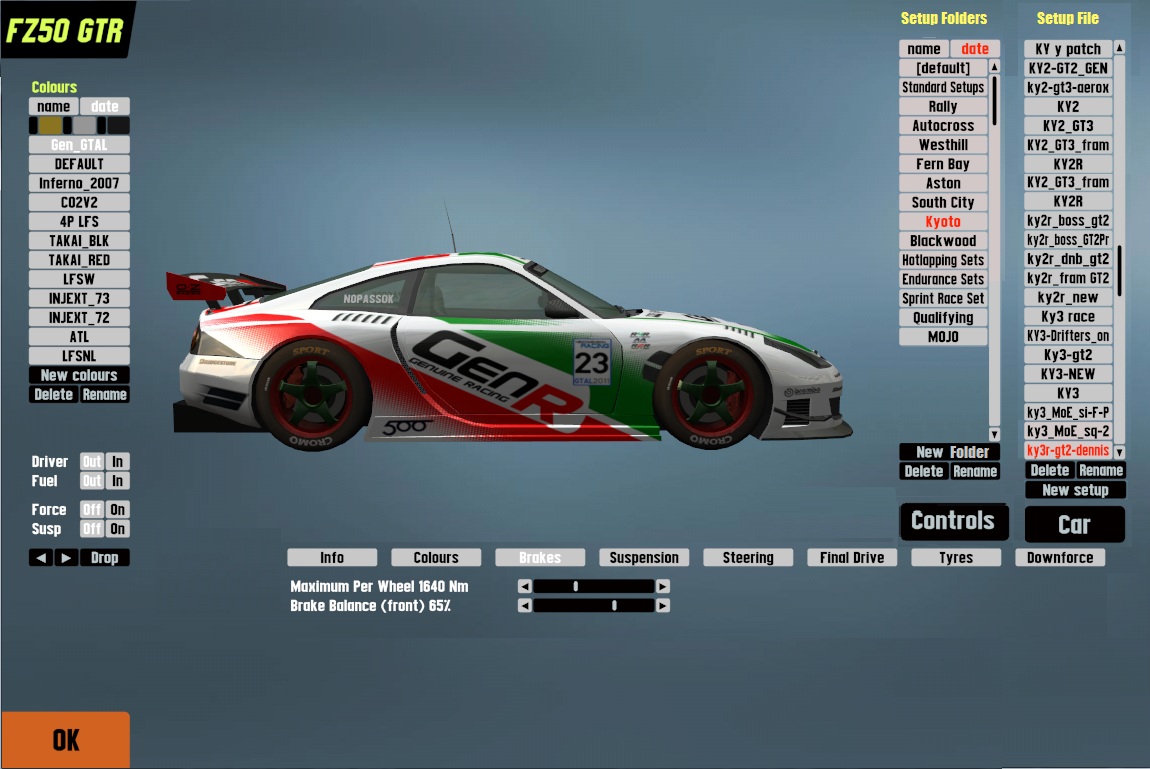
Task: Open the Downforce tab
Action: (1060, 558)
